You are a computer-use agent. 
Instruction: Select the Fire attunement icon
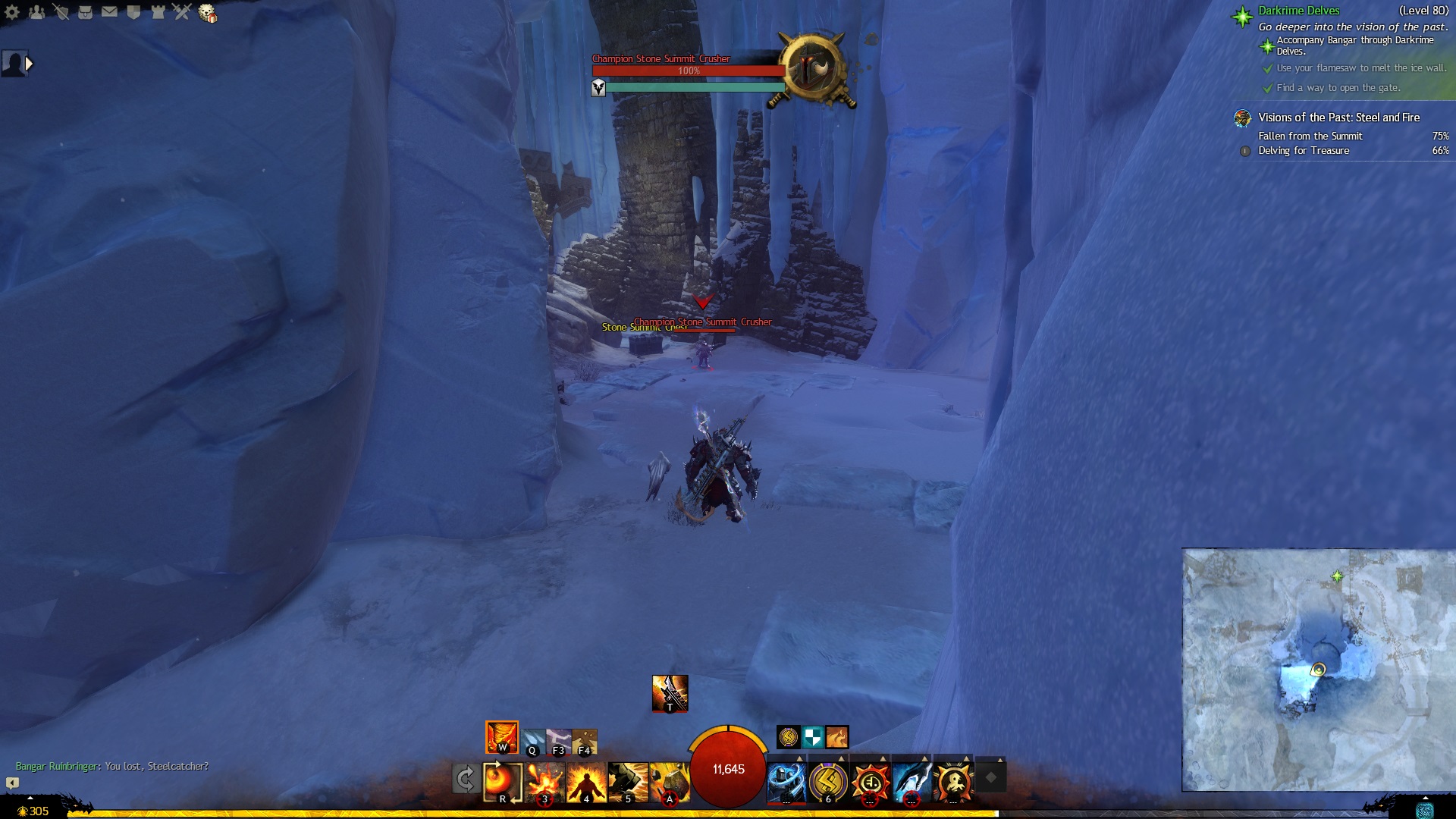click(501, 737)
